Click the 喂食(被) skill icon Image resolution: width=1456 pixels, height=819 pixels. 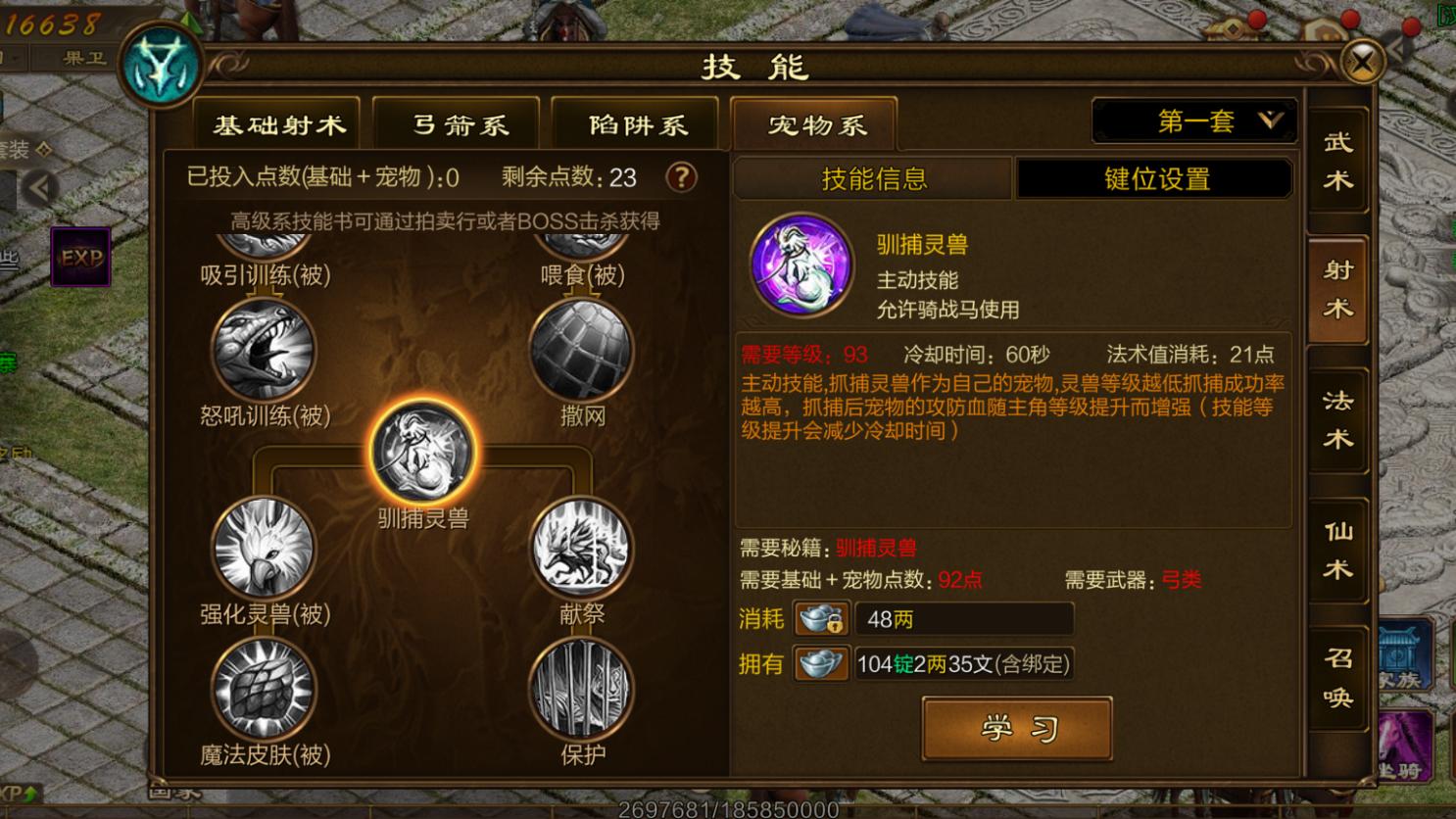pos(583,240)
